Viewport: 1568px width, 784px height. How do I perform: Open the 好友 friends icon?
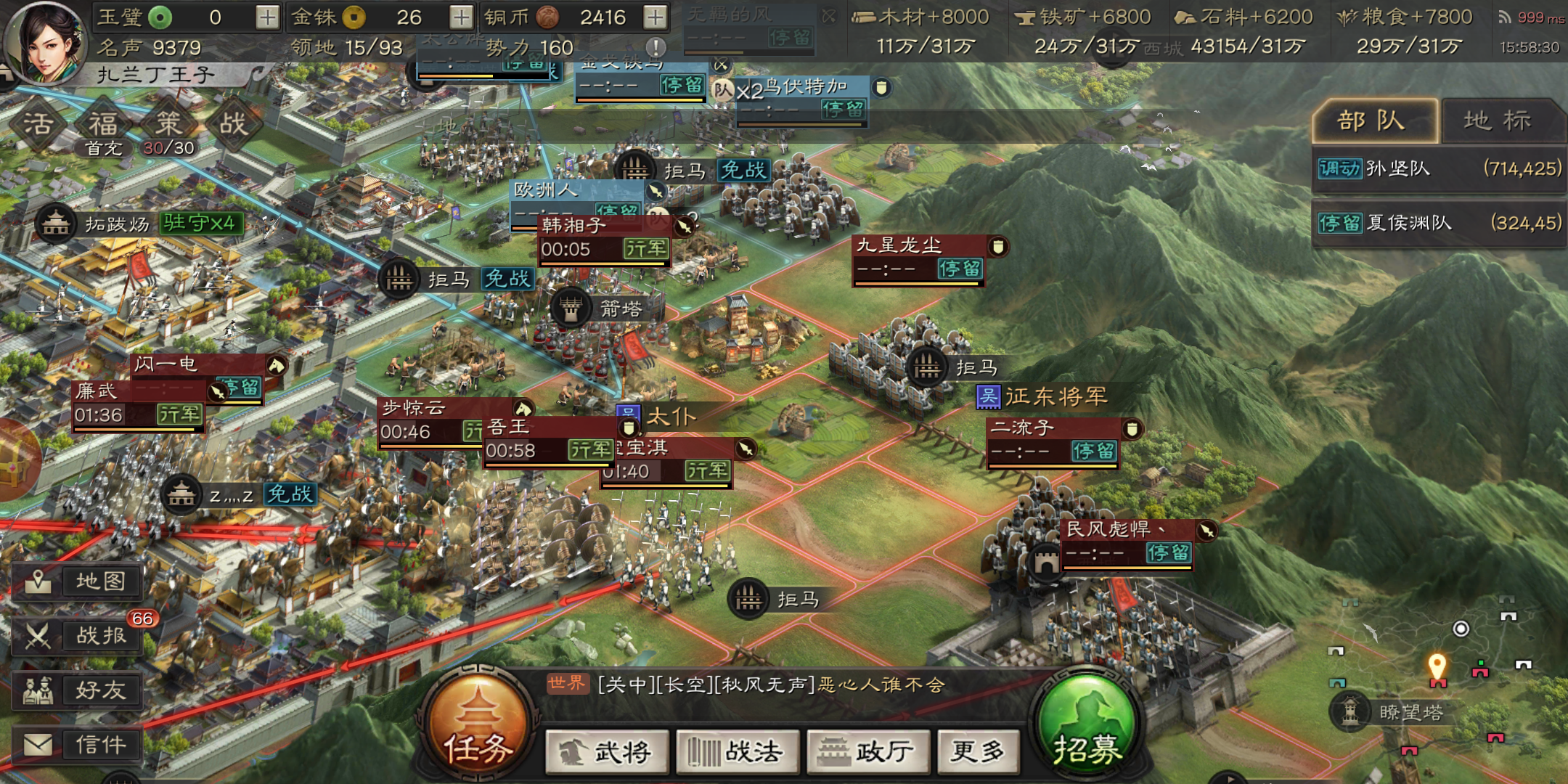78,690
